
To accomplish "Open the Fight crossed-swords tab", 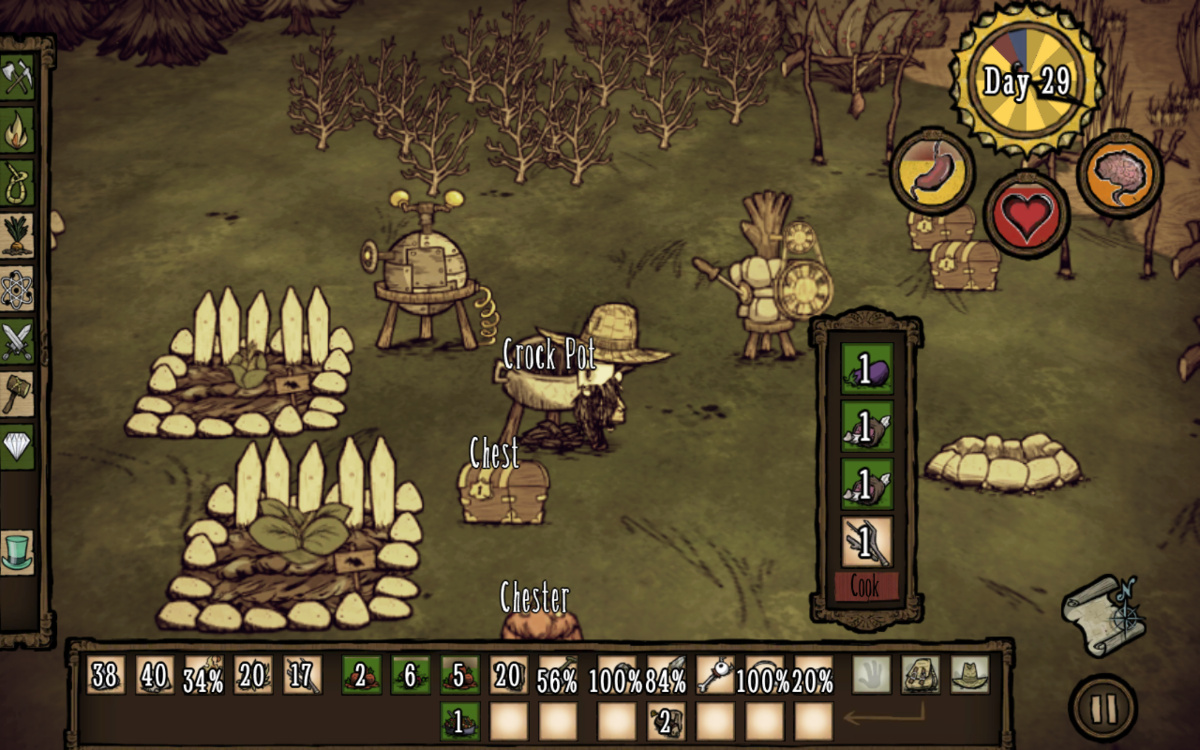I will pyautogui.click(x=17, y=341).
